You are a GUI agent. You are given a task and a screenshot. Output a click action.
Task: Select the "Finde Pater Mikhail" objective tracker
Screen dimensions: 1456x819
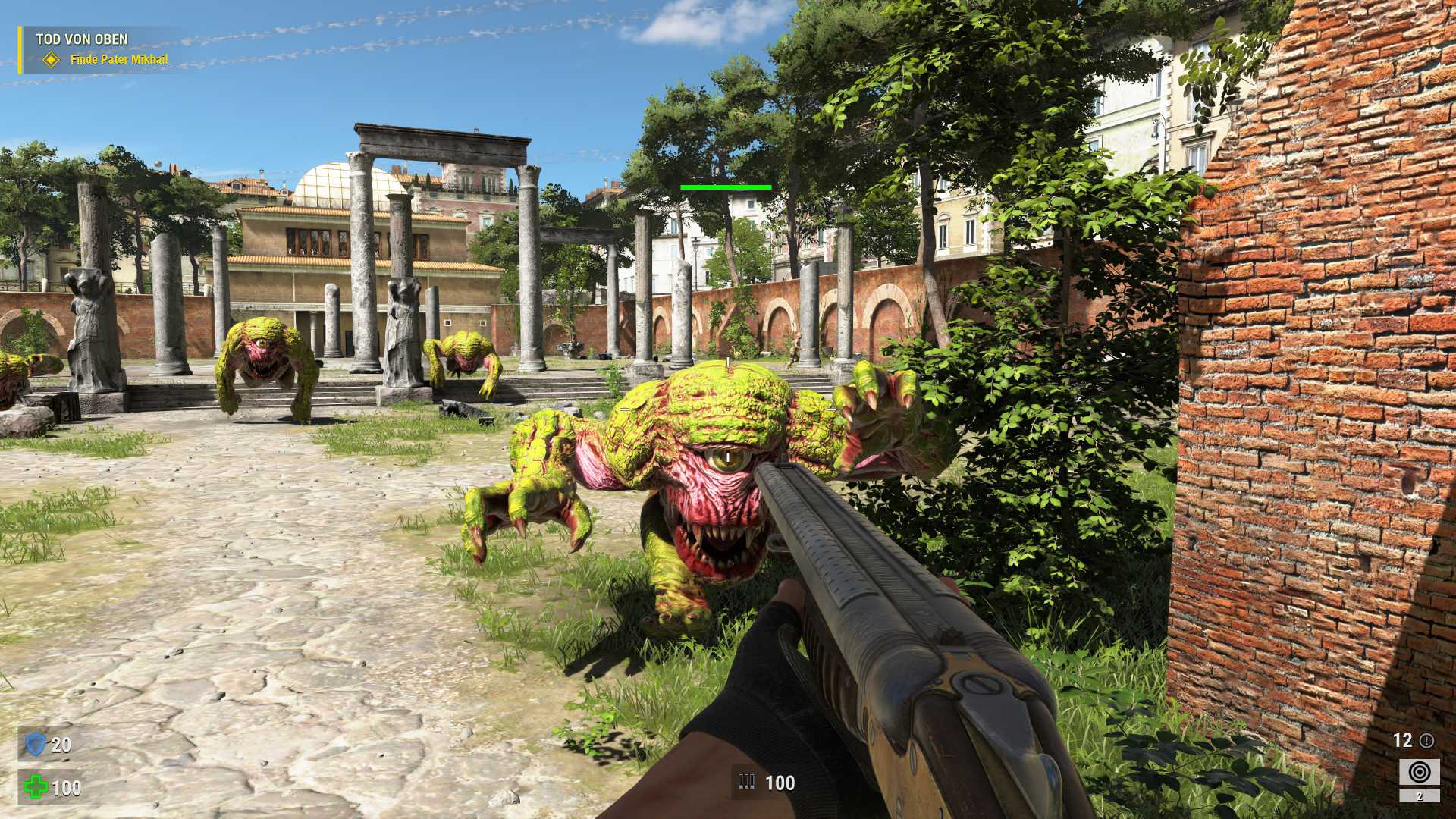[x=118, y=59]
